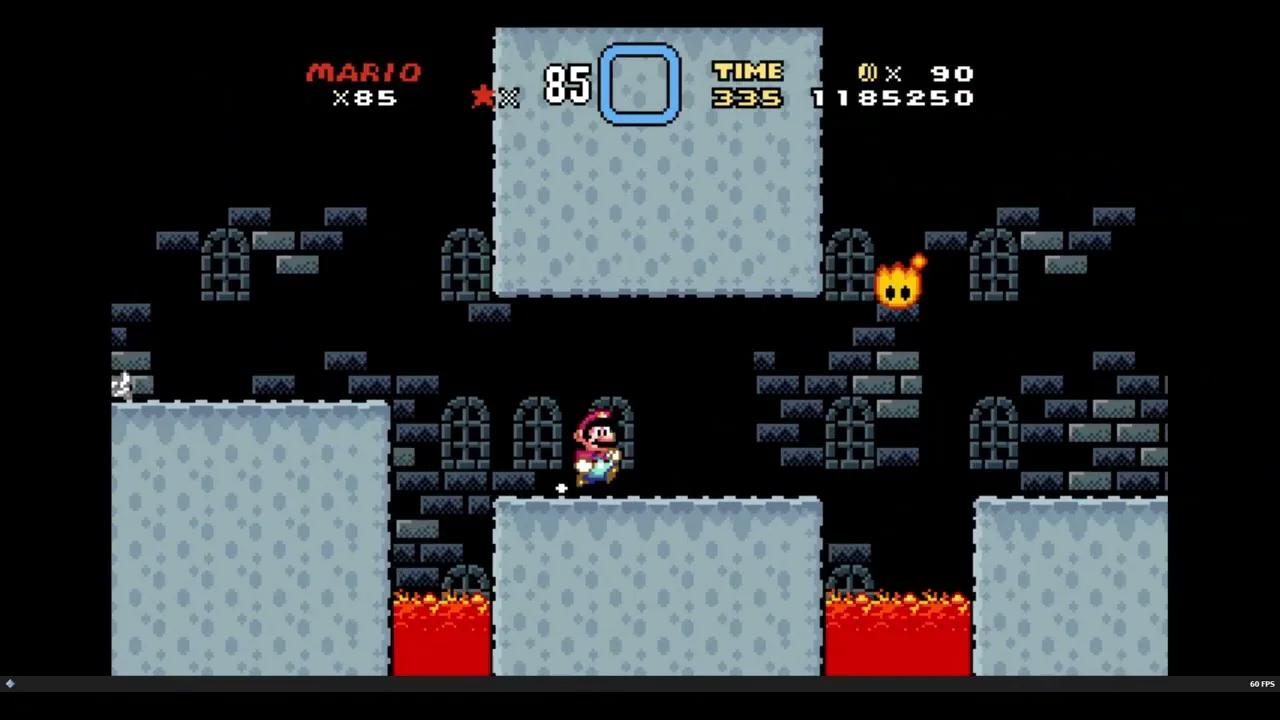Click the flame Hot Foot enemy sprite

[897, 283]
